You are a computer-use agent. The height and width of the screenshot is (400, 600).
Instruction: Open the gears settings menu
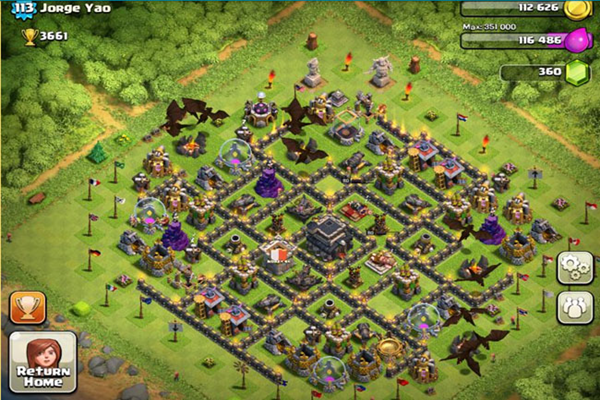tap(575, 267)
